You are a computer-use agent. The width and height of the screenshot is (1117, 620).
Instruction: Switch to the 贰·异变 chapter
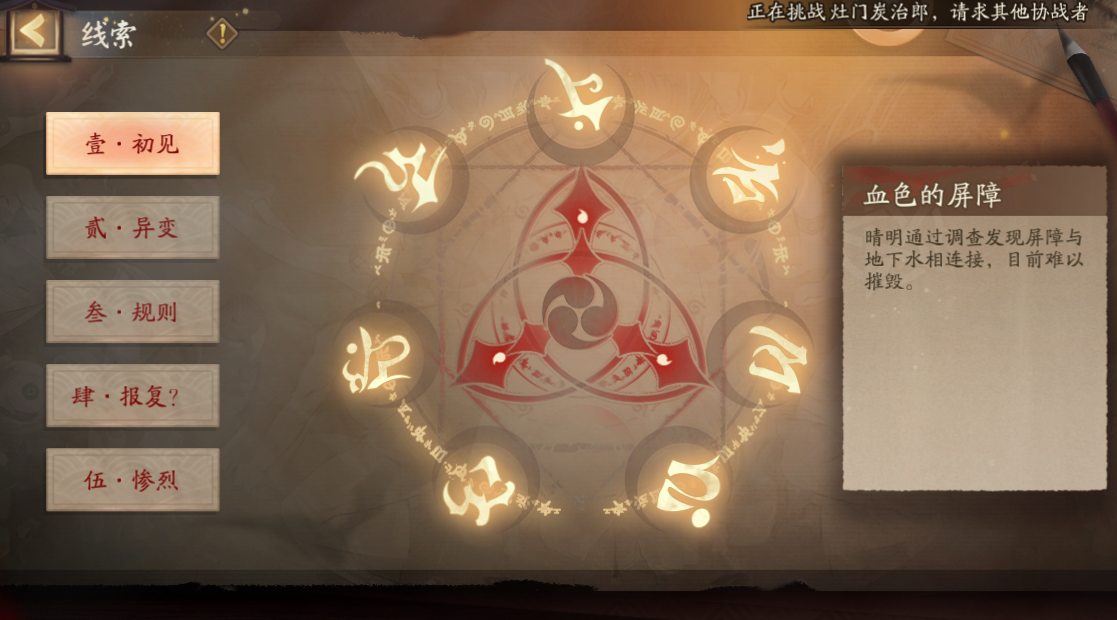click(132, 228)
